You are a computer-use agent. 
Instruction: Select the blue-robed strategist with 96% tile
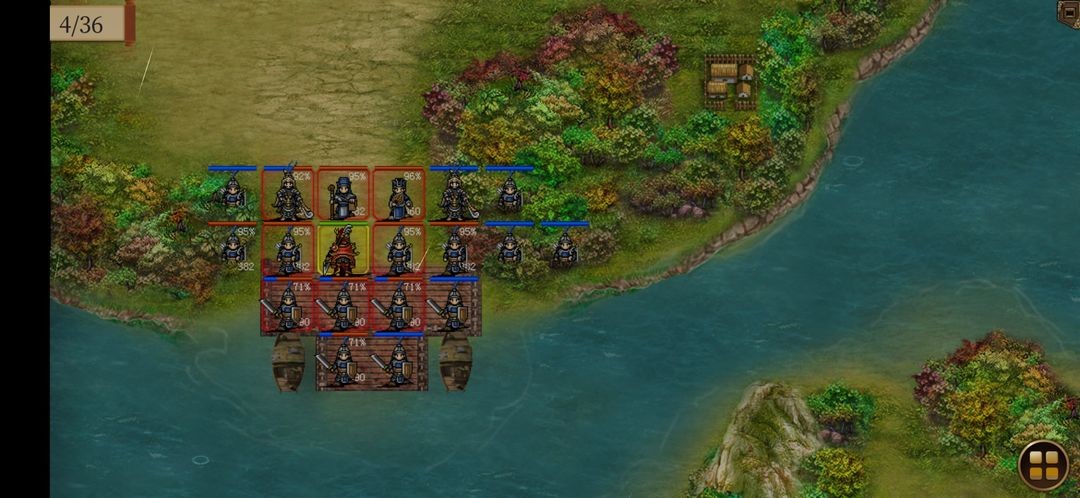click(x=399, y=195)
